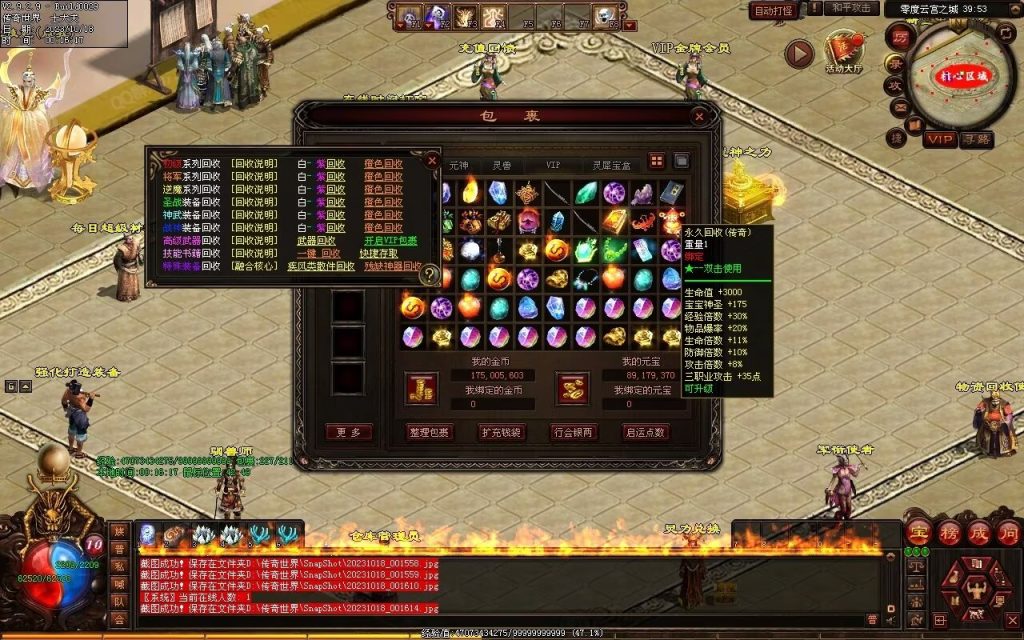The height and width of the screenshot is (640, 1024).
Task: Toggle the 自动打怪 auto-fight button
Action: coord(773,11)
